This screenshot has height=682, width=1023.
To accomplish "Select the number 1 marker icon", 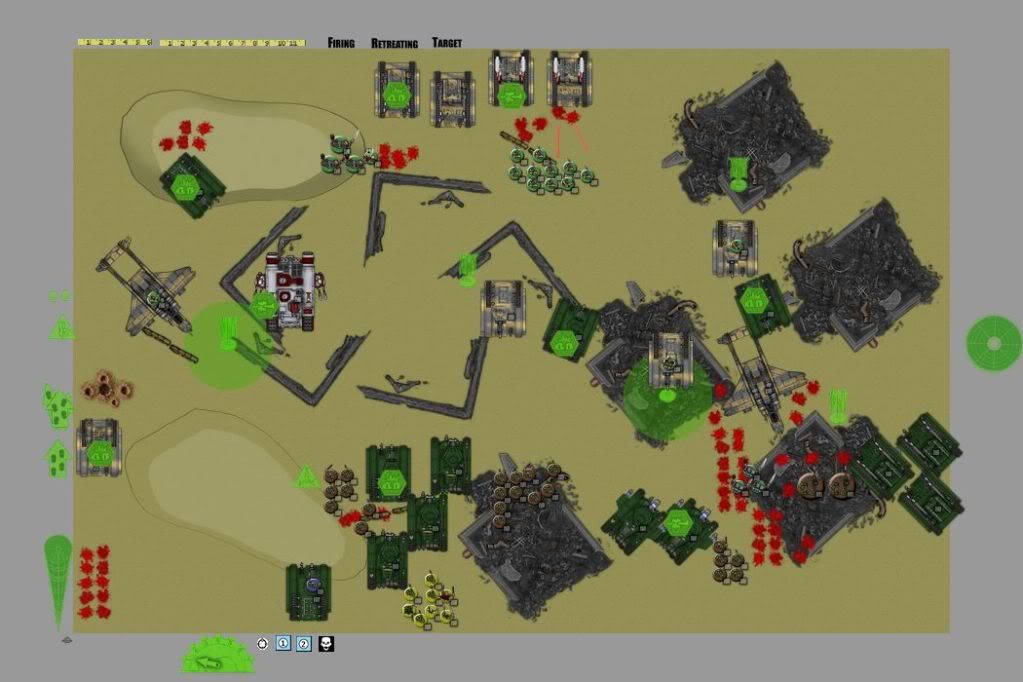I will [x=283, y=643].
